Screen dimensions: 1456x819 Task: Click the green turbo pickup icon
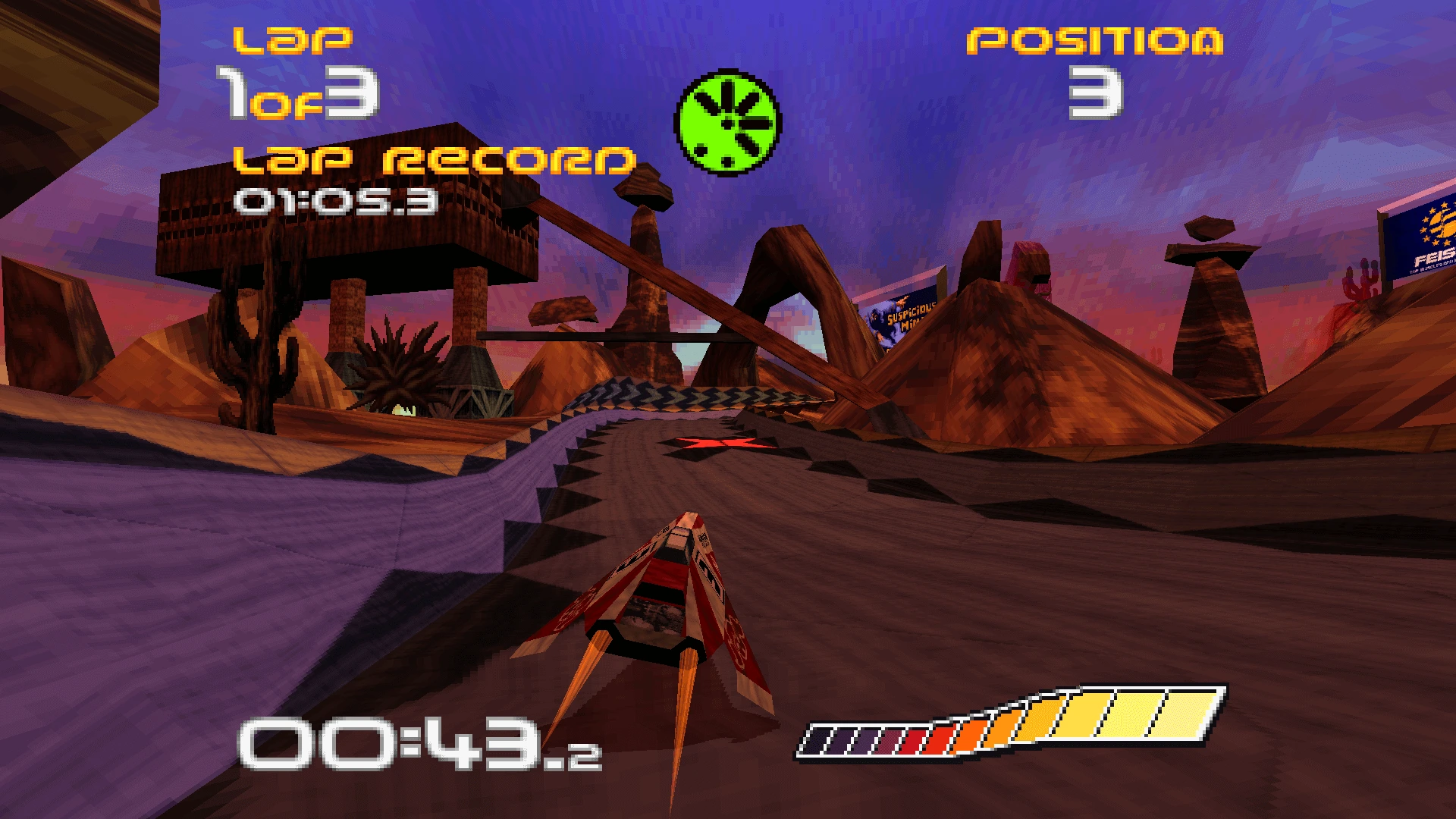726,121
